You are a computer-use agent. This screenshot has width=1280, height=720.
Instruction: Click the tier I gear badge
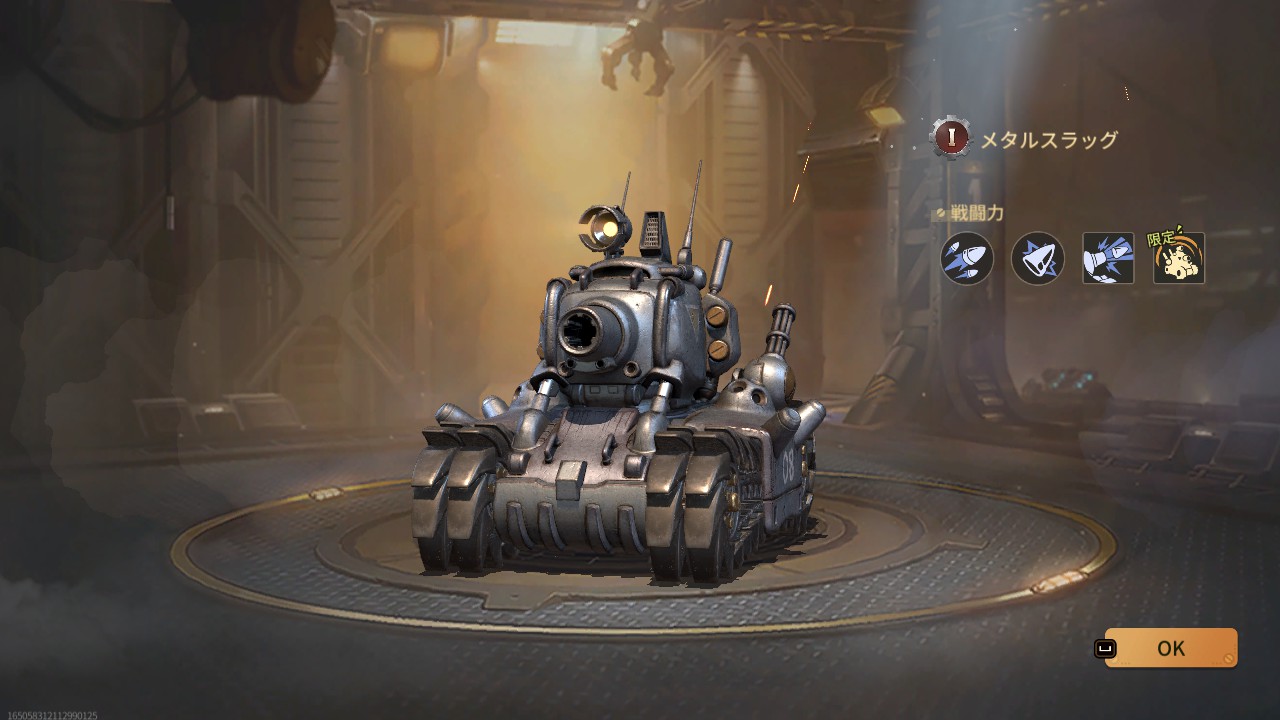(x=951, y=138)
